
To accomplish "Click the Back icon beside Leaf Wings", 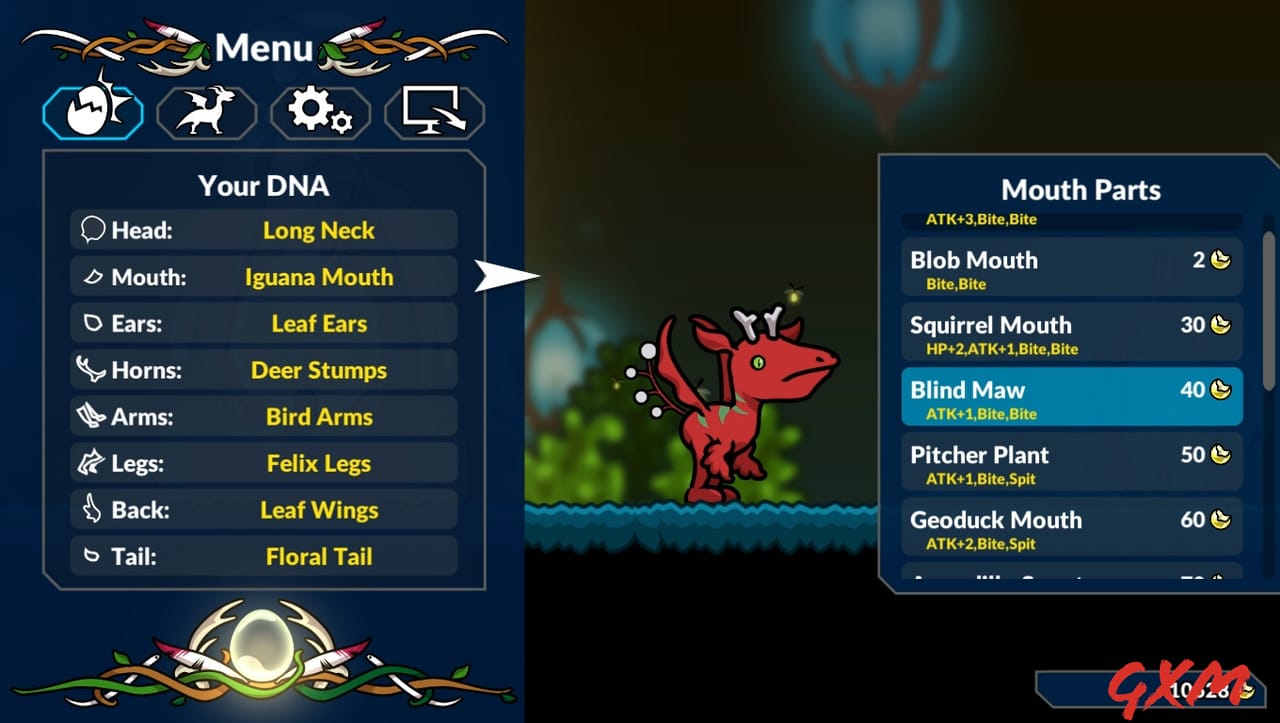I will [x=92, y=510].
